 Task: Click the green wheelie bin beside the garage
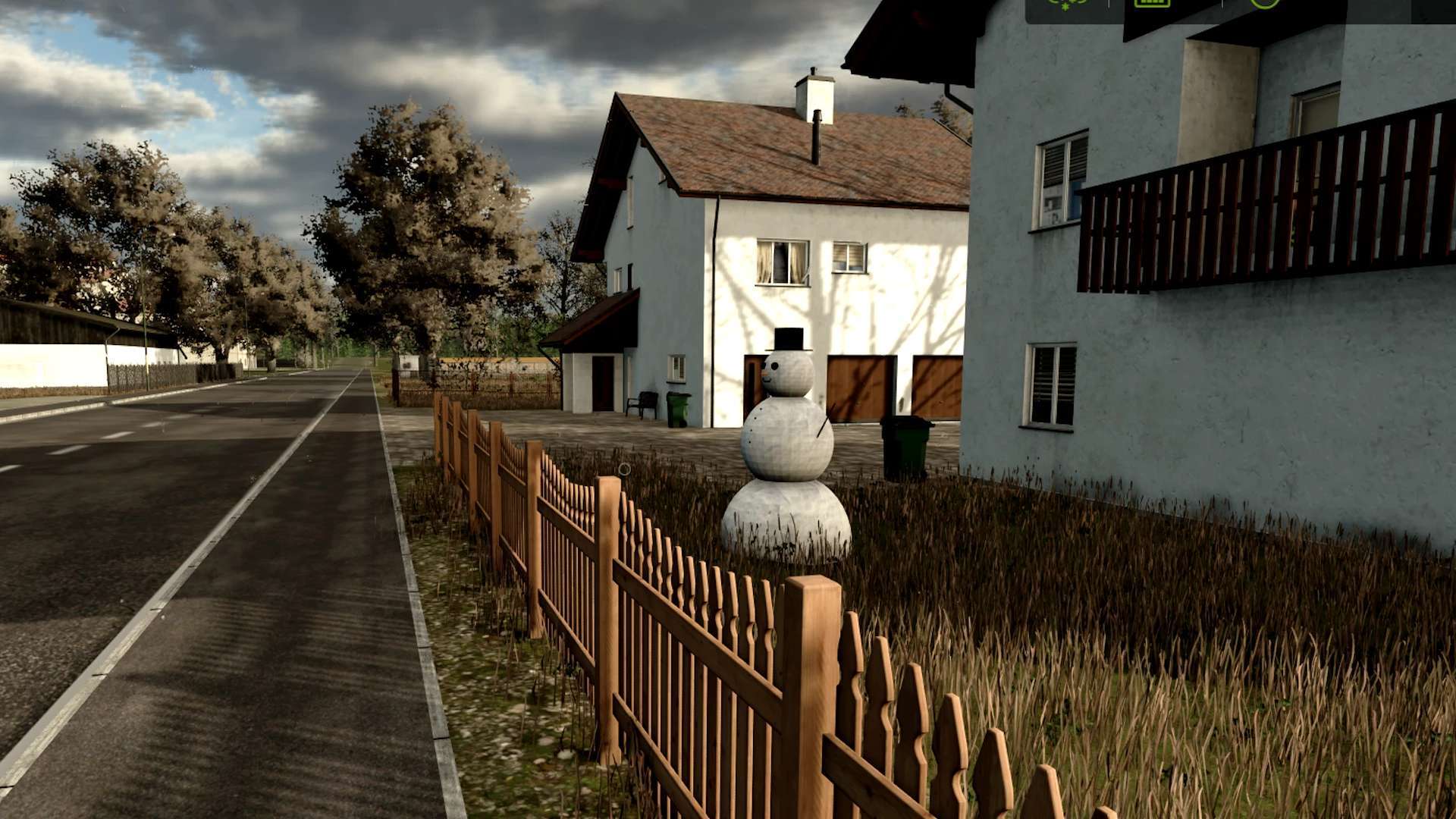(x=904, y=447)
